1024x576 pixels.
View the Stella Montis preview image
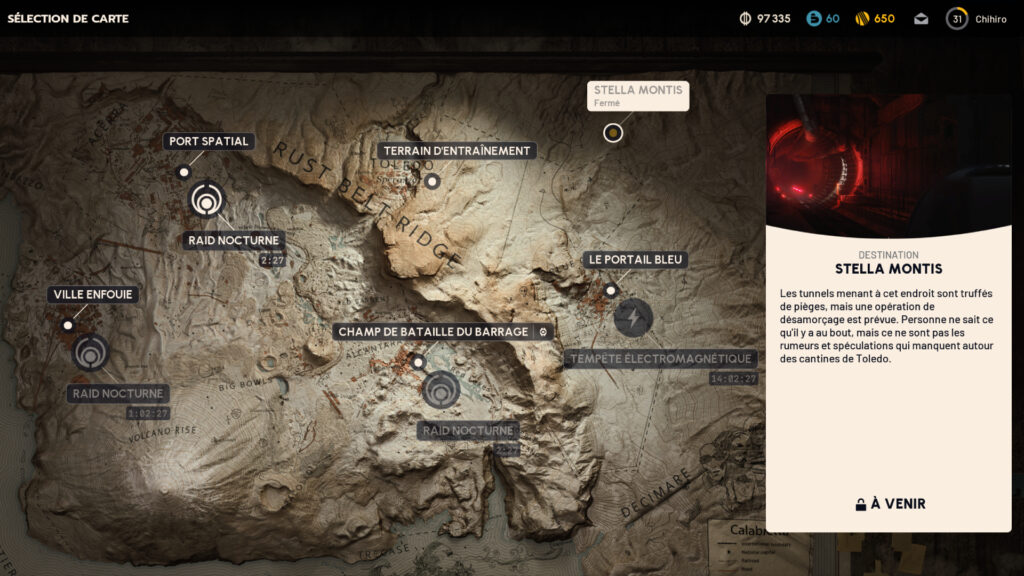[889, 166]
